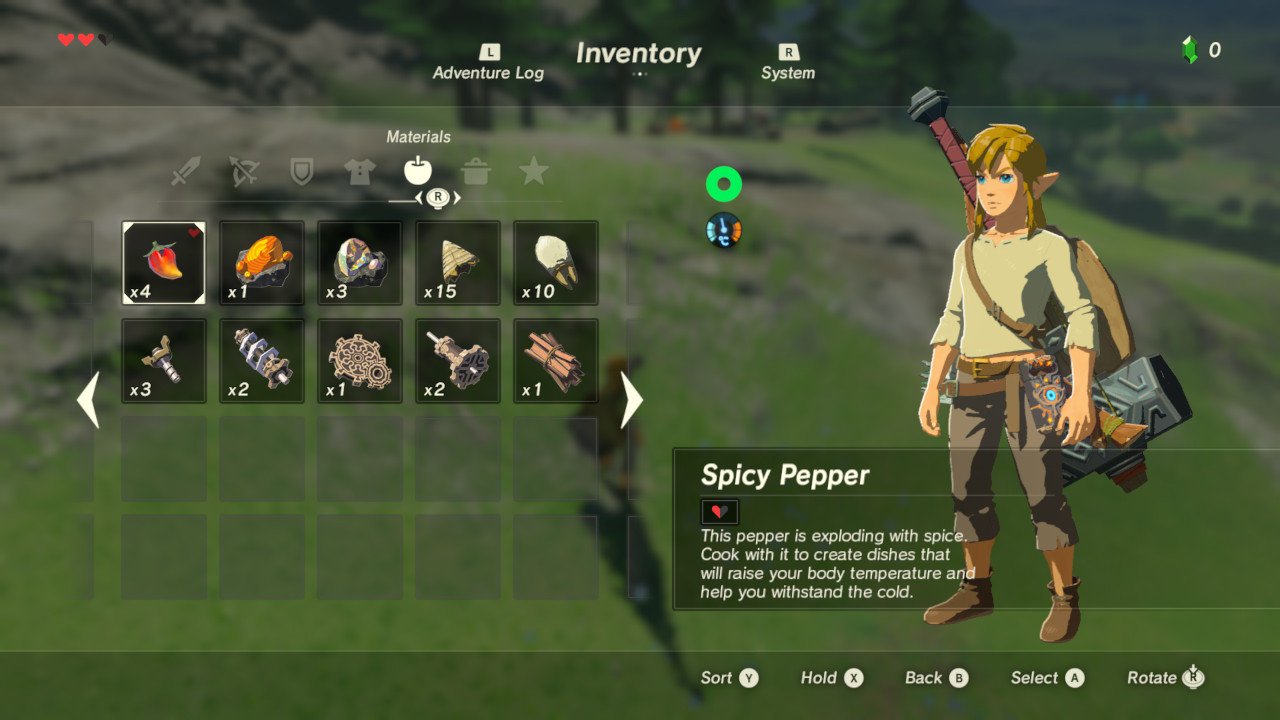Go to the Adventure Log screen
The image size is (1280, 720).
(x=489, y=63)
